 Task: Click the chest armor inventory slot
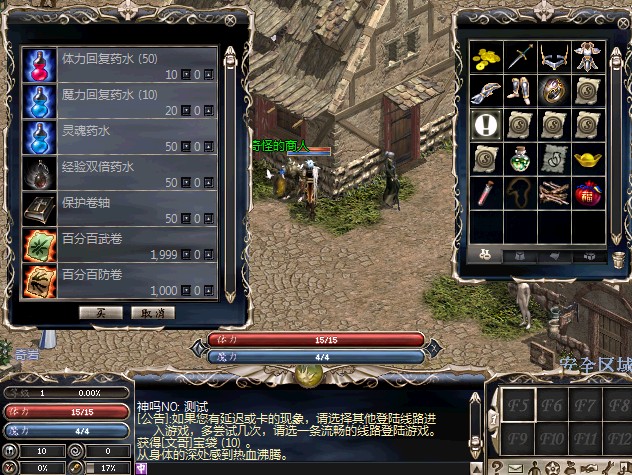585,57
